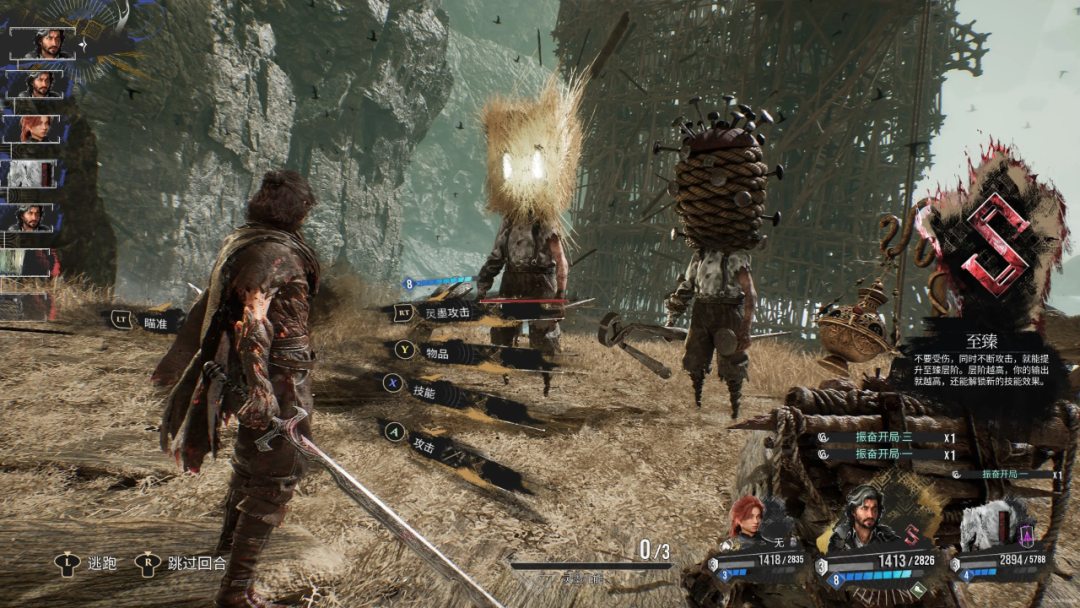Select the 灵墨攻击 command
The width and height of the screenshot is (1080, 608).
[x=446, y=313]
